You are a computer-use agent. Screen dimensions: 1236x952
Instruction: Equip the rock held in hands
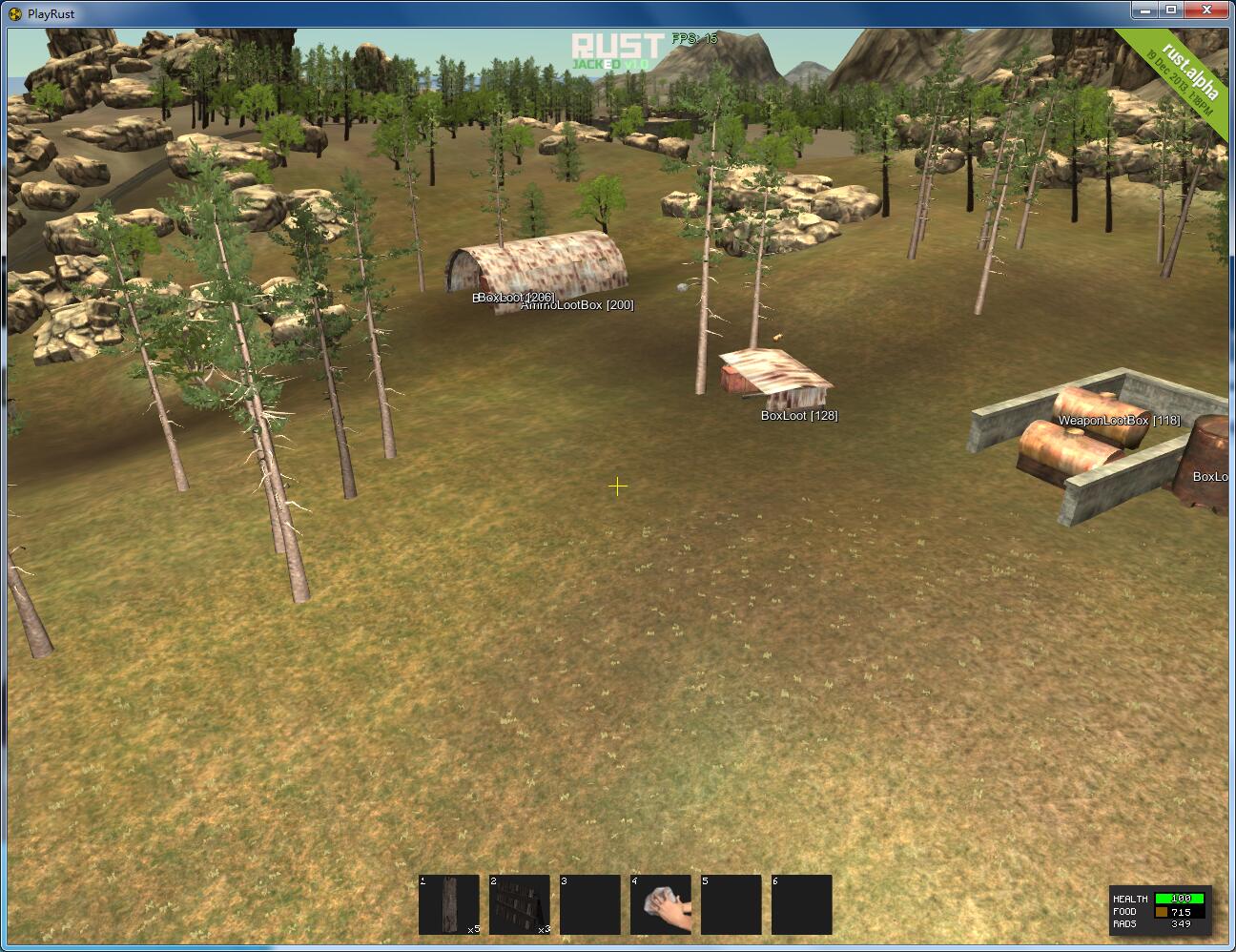tap(660, 904)
